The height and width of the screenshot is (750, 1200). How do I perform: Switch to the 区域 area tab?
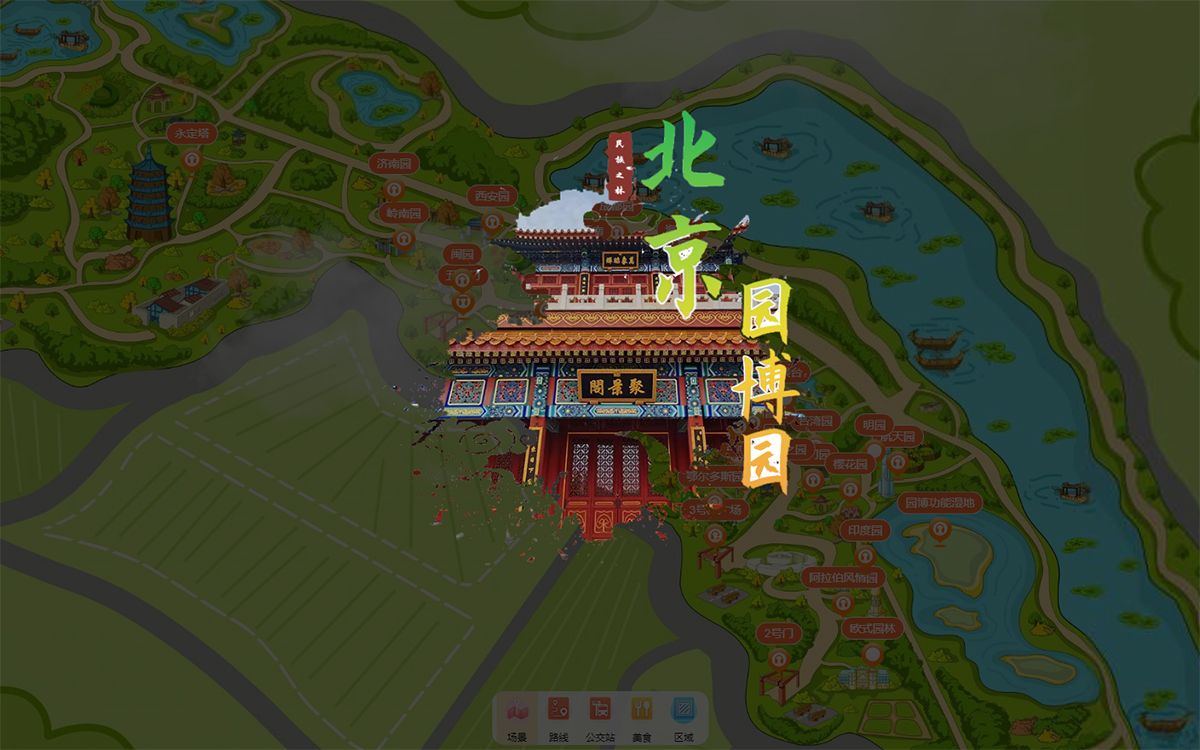click(683, 717)
